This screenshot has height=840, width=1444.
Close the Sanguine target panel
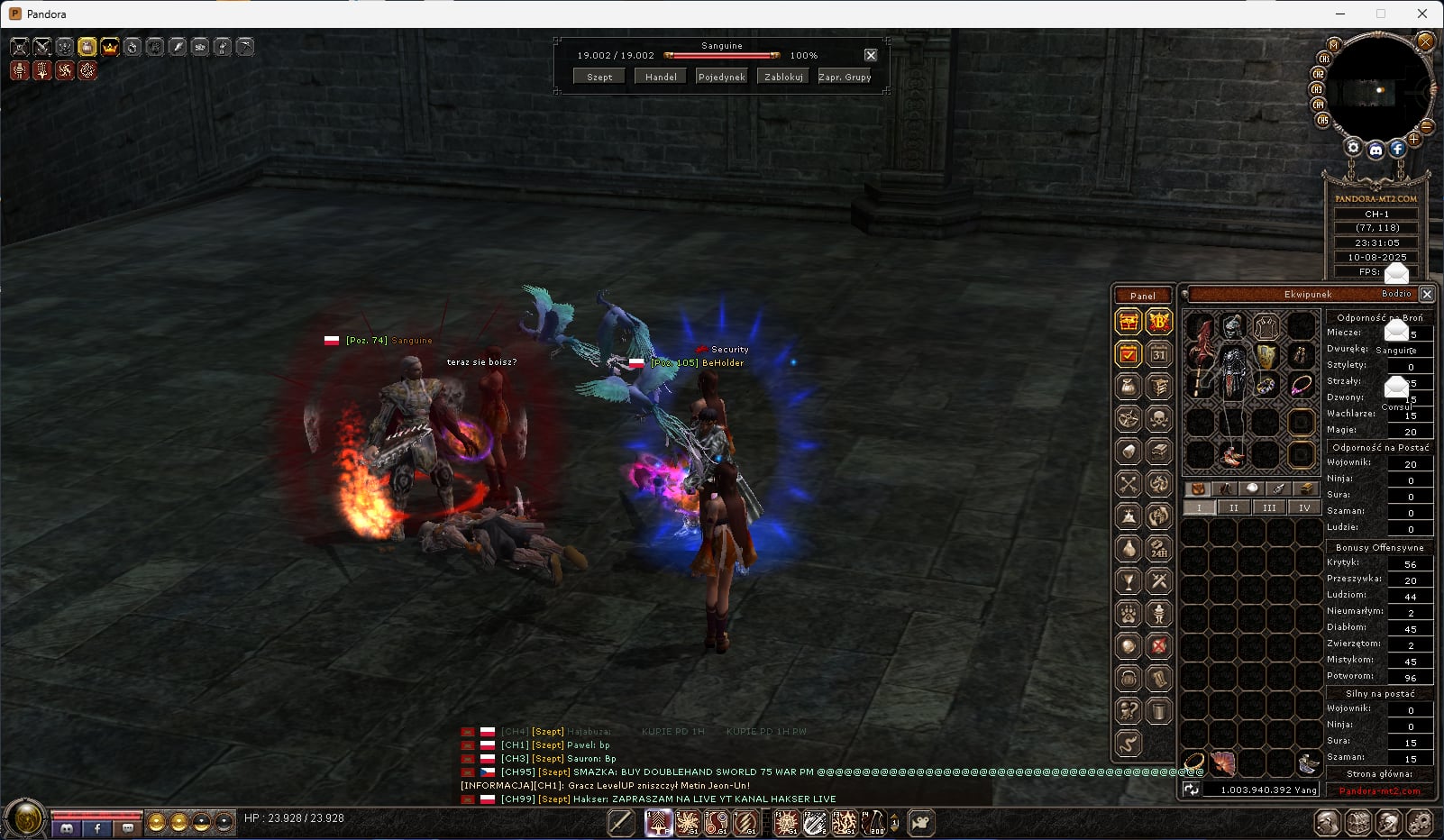871,55
